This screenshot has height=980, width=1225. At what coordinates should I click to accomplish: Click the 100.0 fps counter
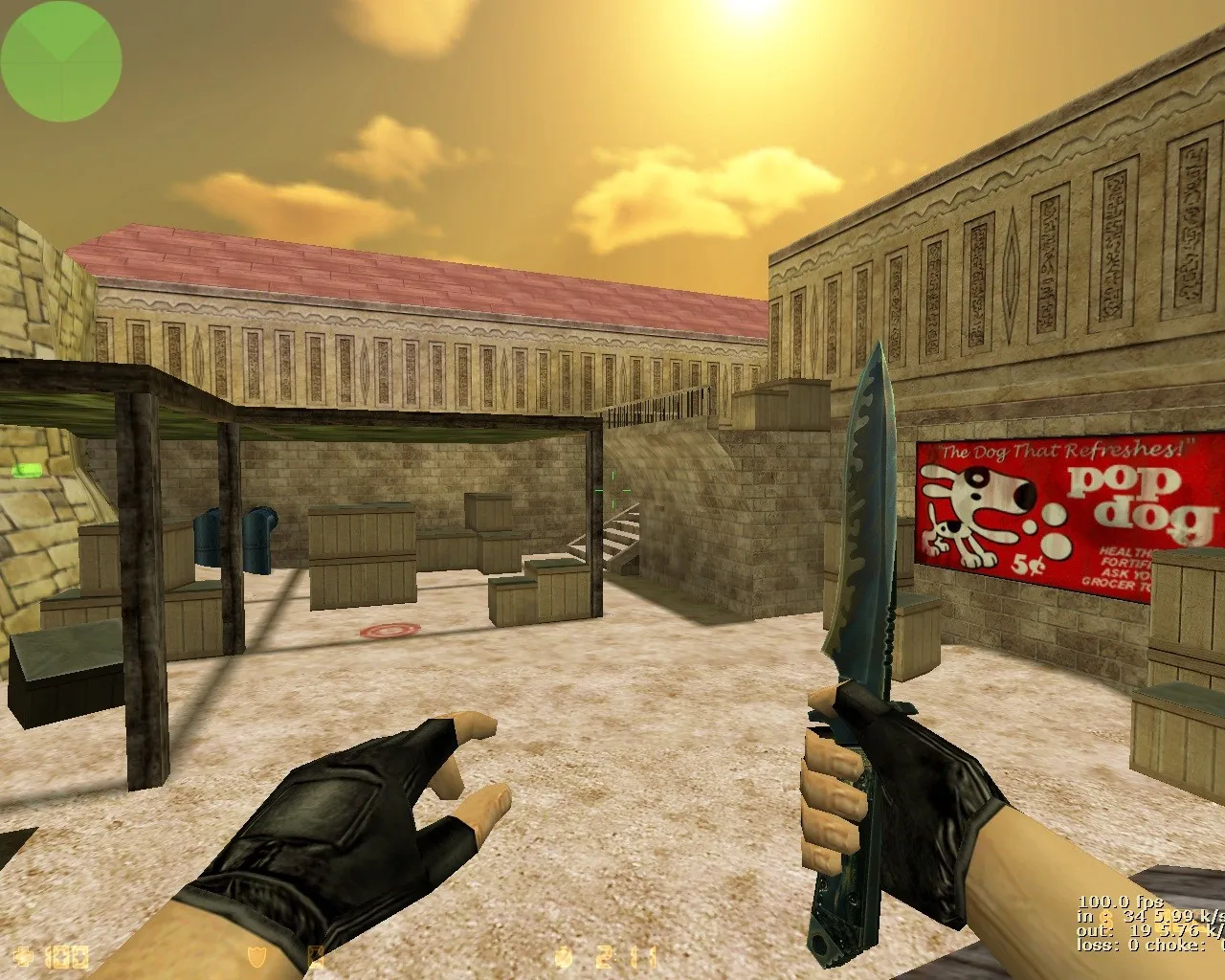(1120, 902)
